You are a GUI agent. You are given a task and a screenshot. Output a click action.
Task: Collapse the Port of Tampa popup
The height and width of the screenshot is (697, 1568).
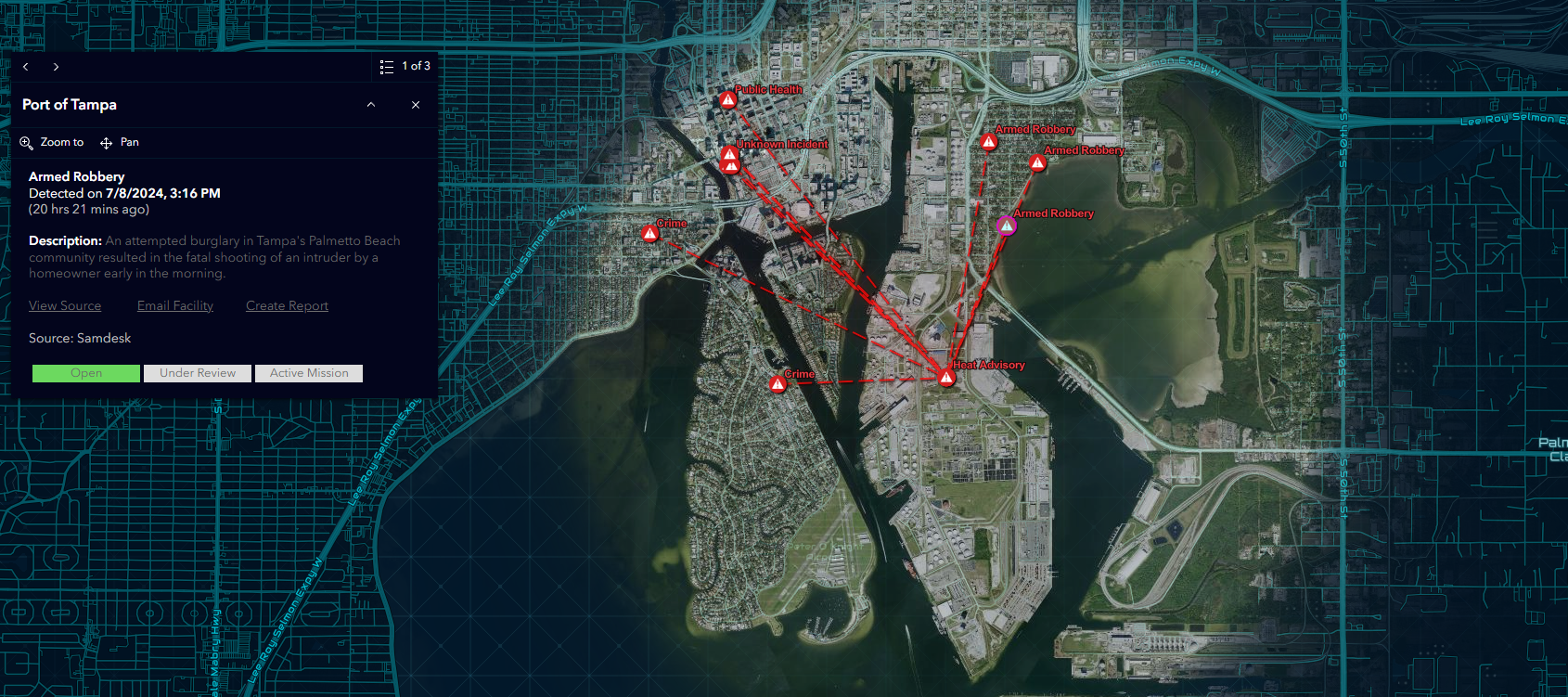click(370, 105)
